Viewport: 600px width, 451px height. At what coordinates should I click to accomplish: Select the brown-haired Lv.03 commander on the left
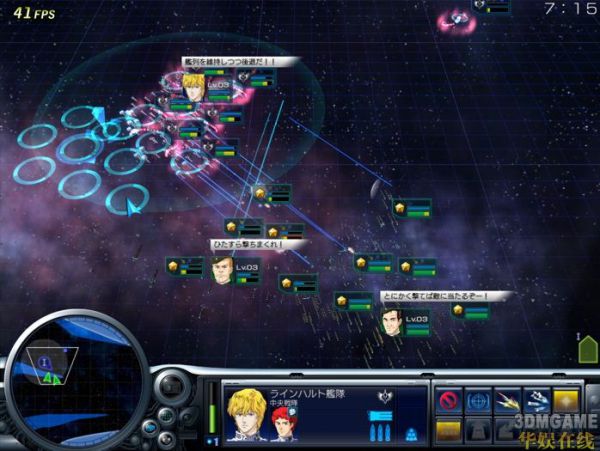pyautogui.click(x=222, y=268)
